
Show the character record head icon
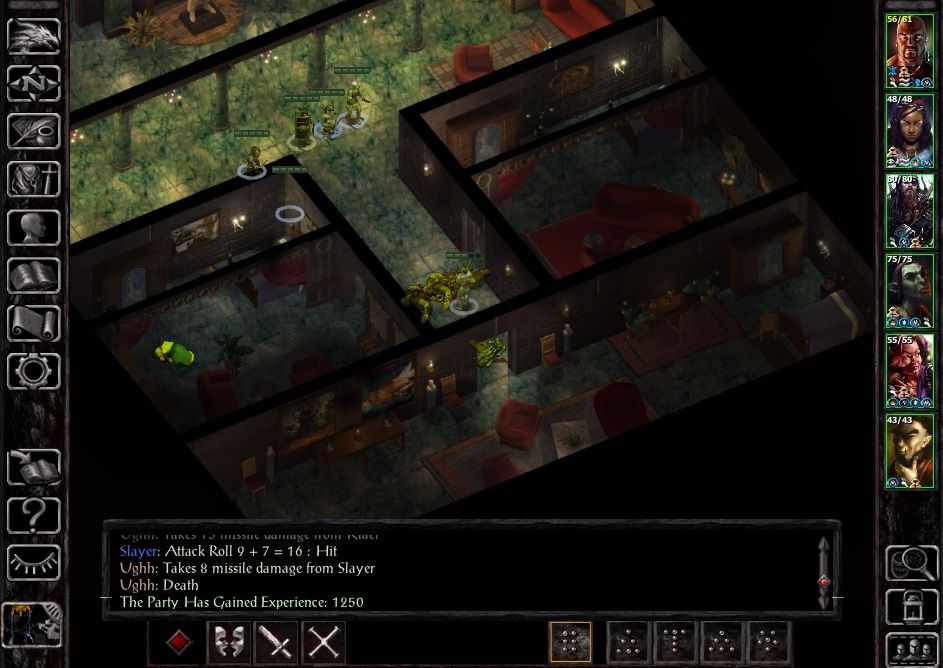click(x=34, y=227)
